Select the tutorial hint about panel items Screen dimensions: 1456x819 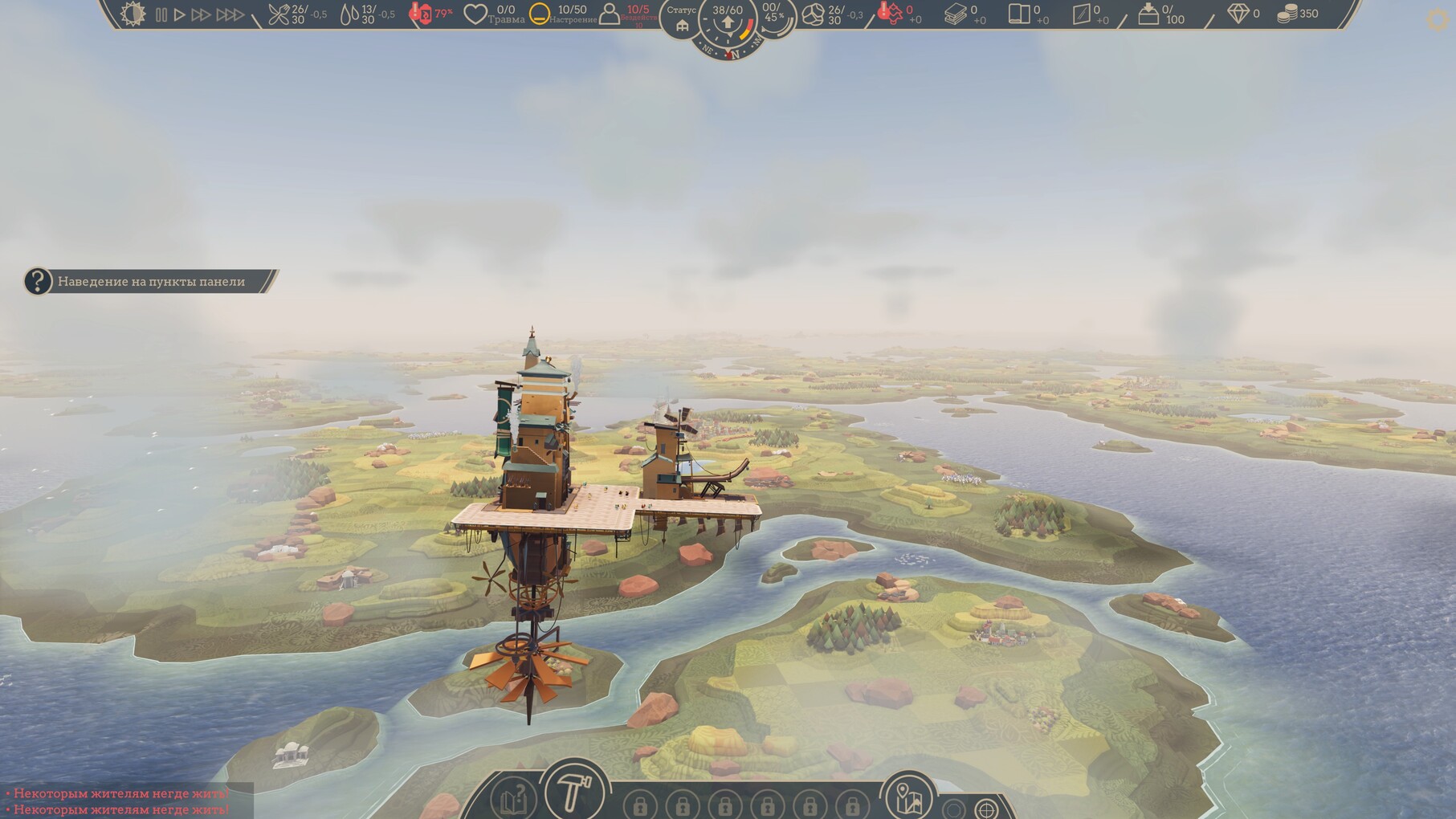click(x=151, y=281)
